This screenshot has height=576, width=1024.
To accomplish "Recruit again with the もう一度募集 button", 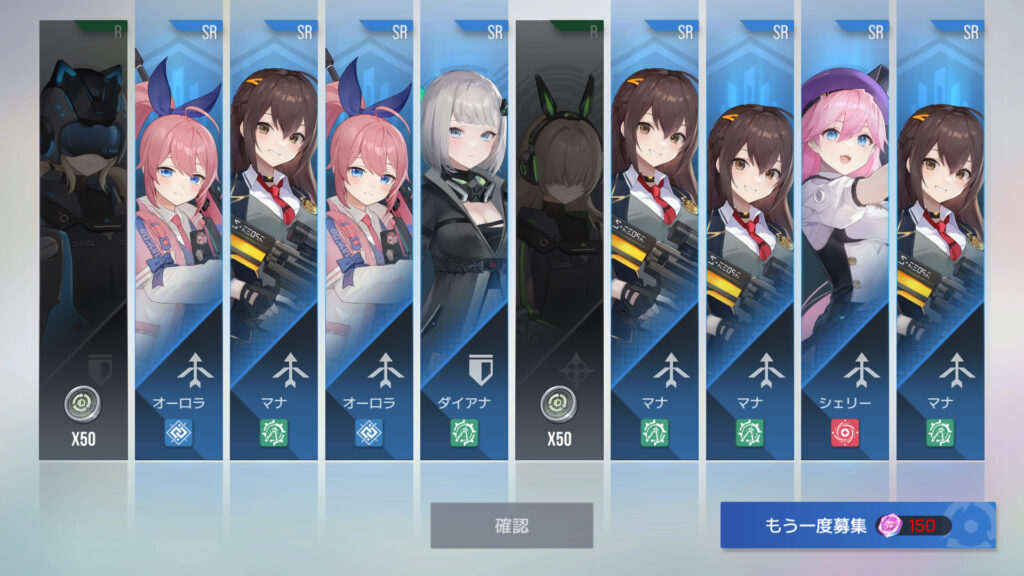I will click(857, 525).
